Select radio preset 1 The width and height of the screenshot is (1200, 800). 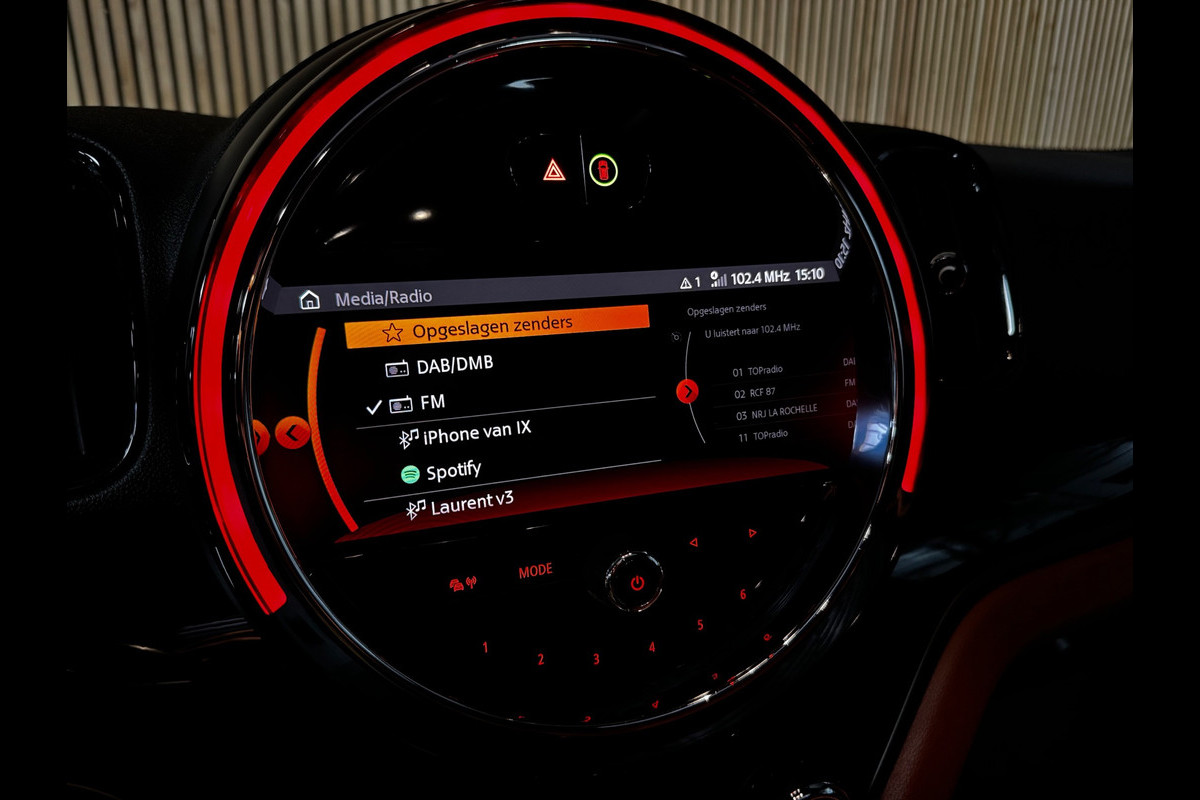point(486,648)
